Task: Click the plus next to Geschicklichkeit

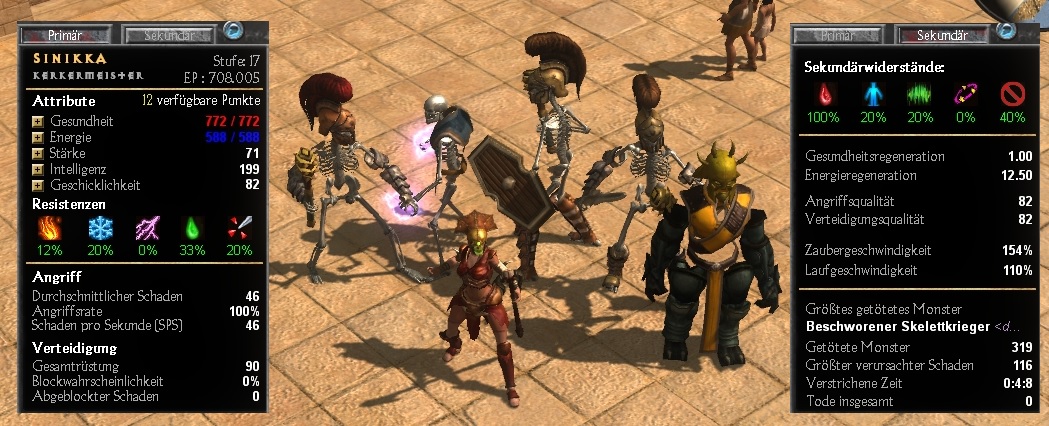Action: (38, 185)
